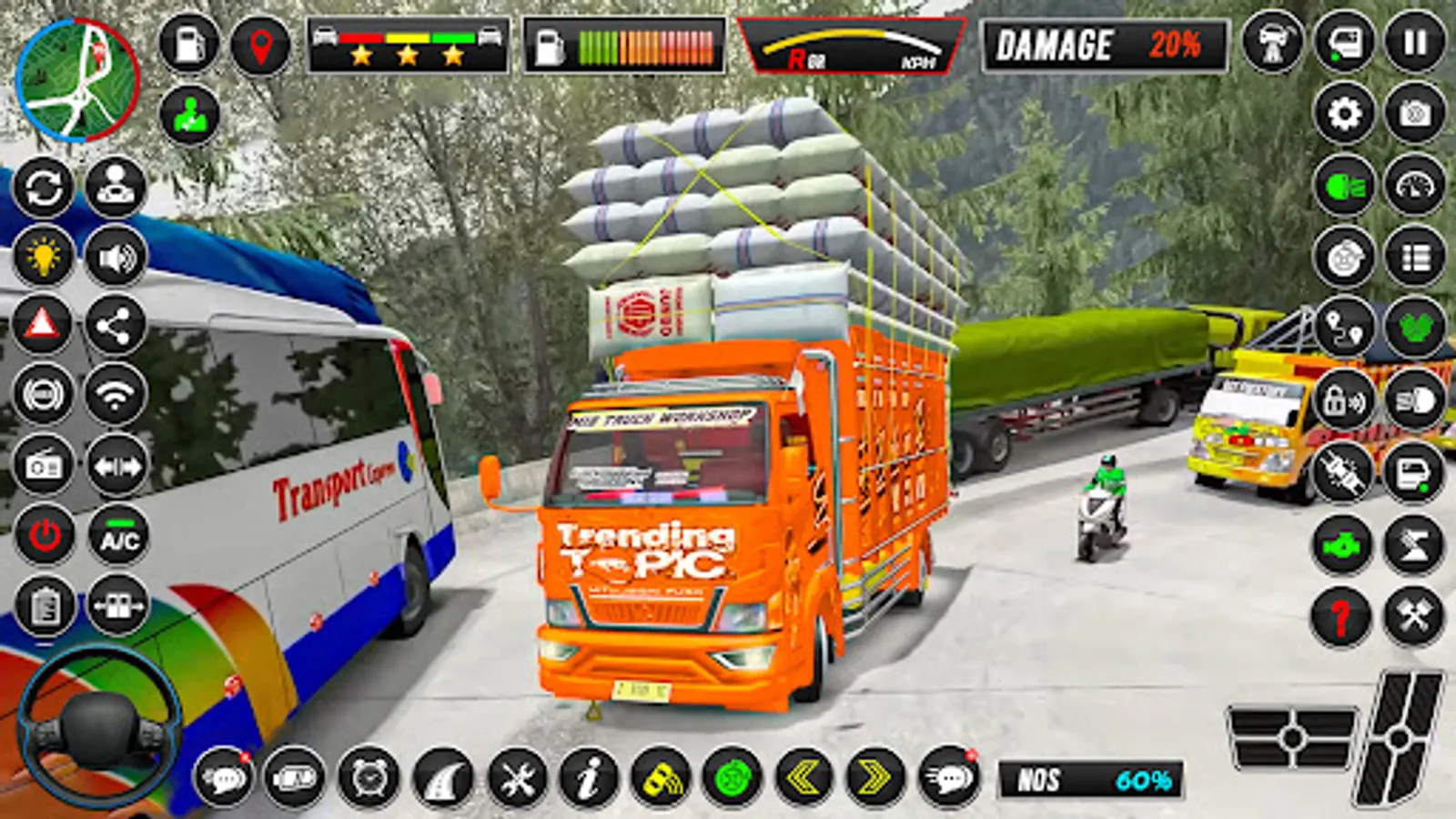Toggle the green headlight button

[1344, 187]
